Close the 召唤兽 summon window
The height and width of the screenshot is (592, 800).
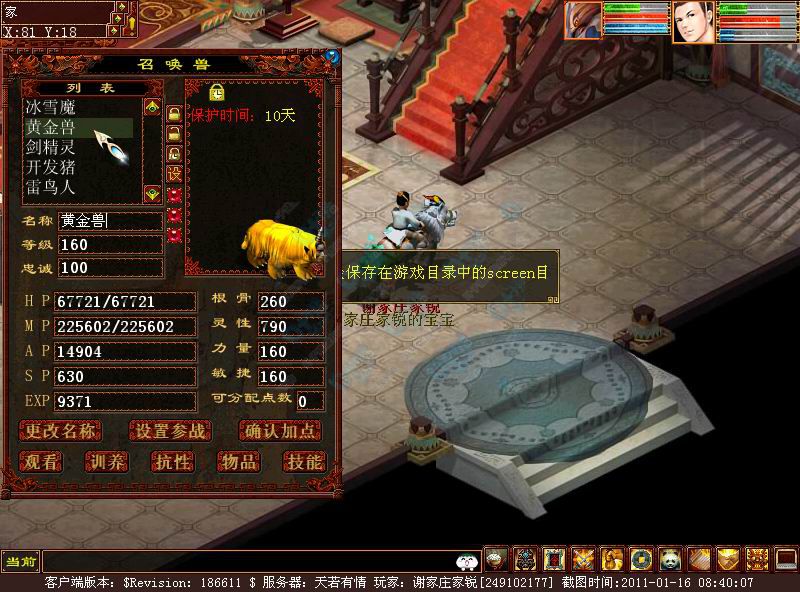[332, 57]
